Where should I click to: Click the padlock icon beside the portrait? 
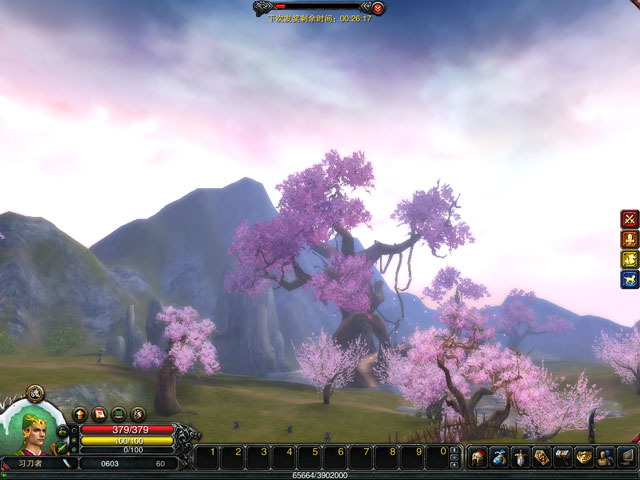63,430
